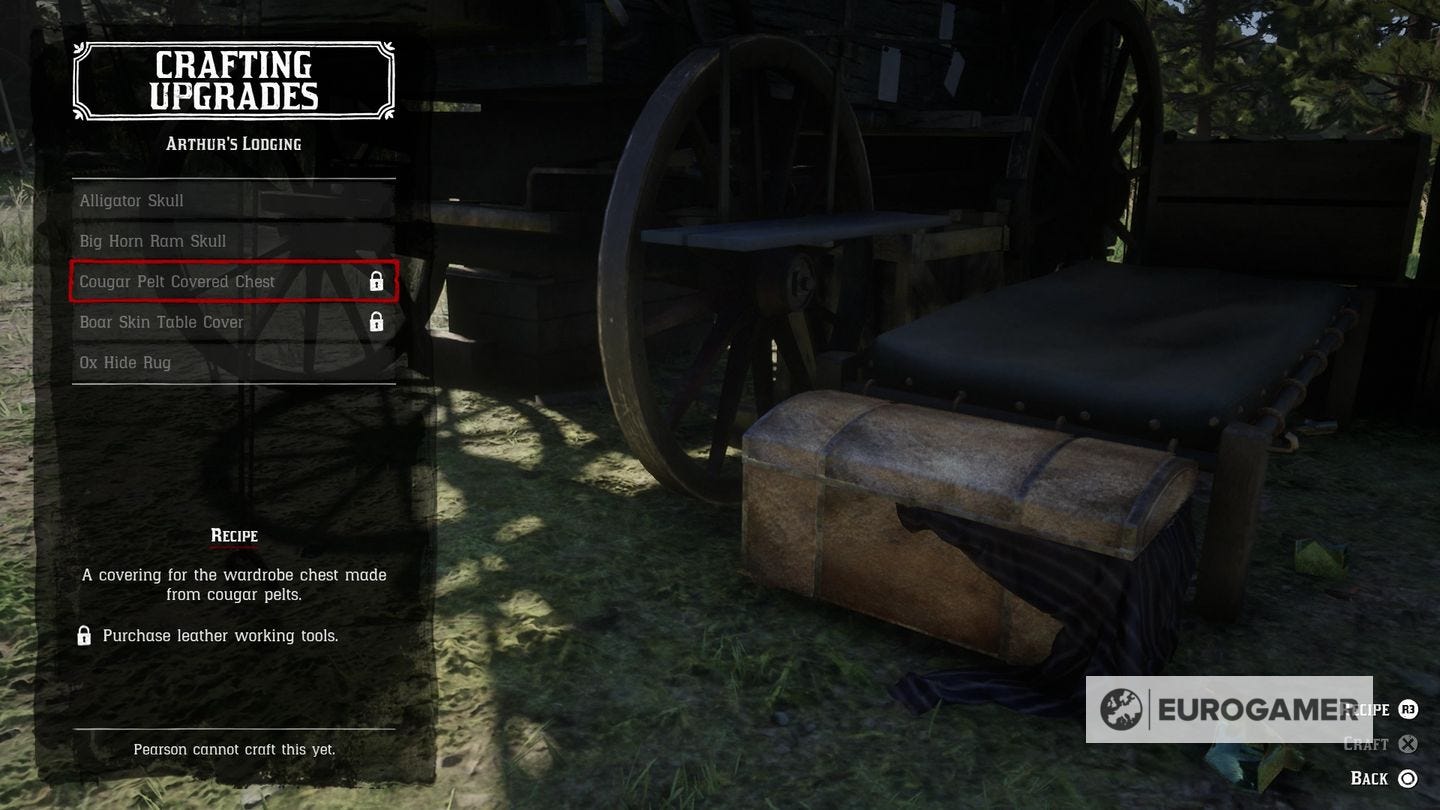Click the Crafting Upgrades title banner

[x=234, y=82]
